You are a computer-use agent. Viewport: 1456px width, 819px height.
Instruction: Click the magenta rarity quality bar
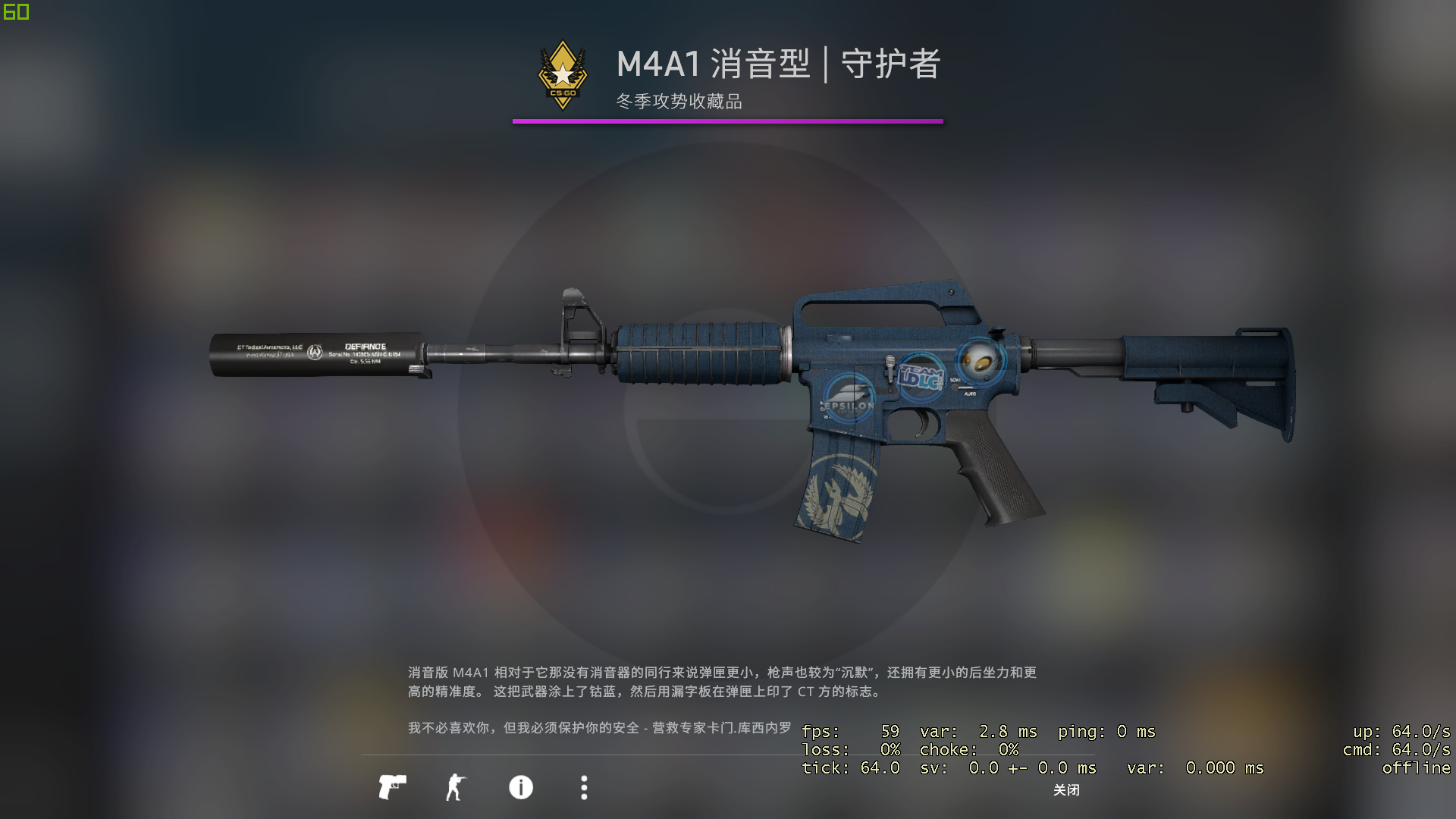(x=727, y=119)
